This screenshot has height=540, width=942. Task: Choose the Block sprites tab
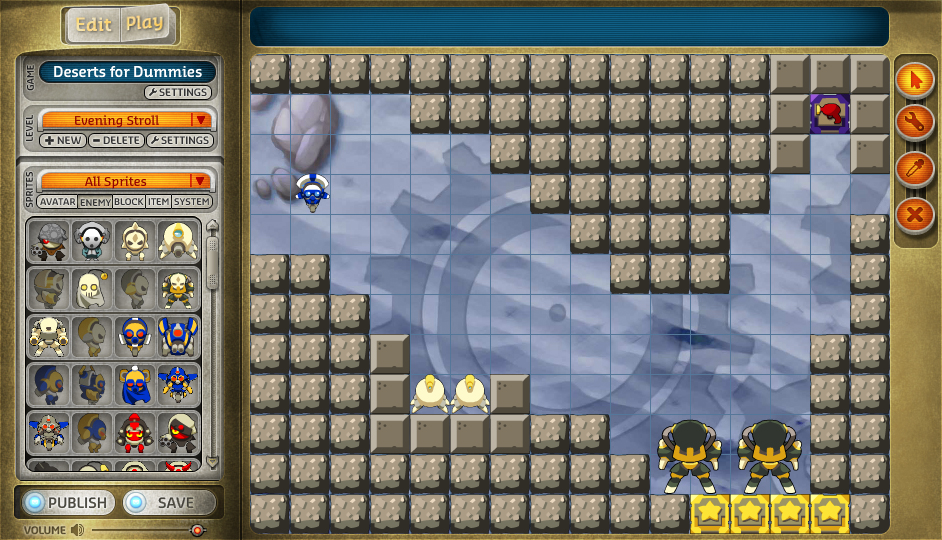point(129,202)
